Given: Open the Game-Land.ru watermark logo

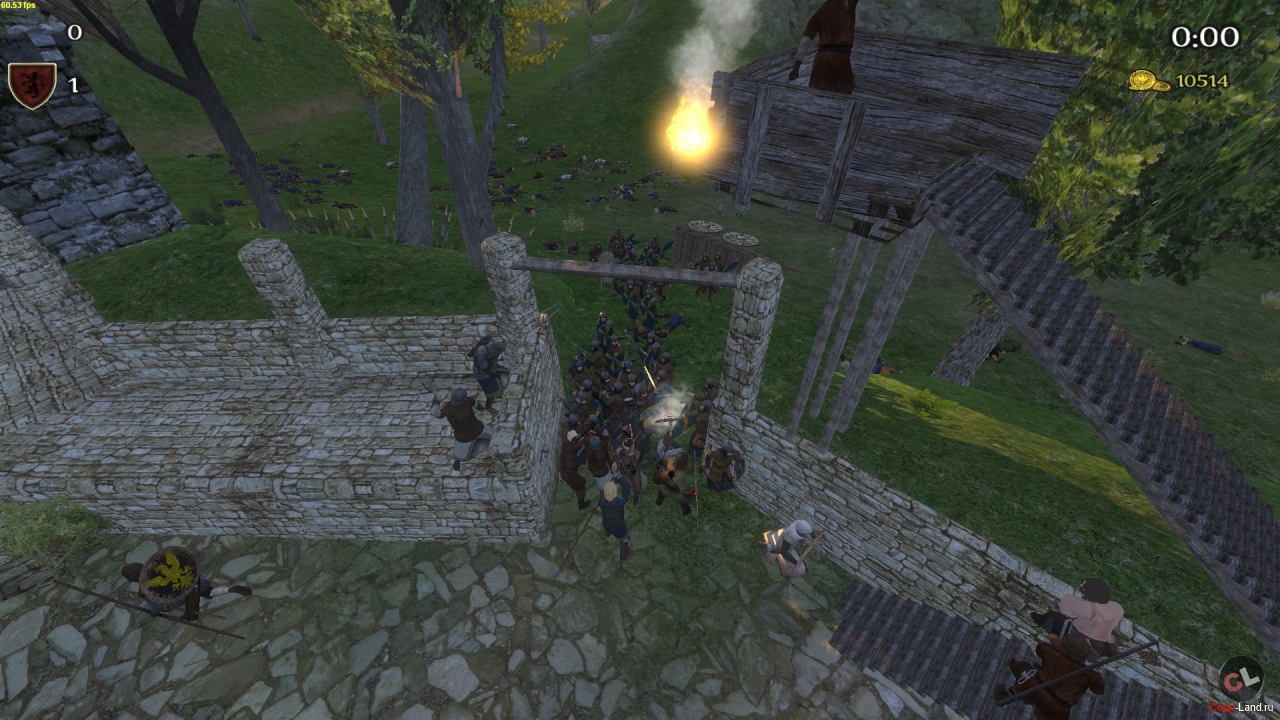Looking at the screenshot, I should point(1240,678).
